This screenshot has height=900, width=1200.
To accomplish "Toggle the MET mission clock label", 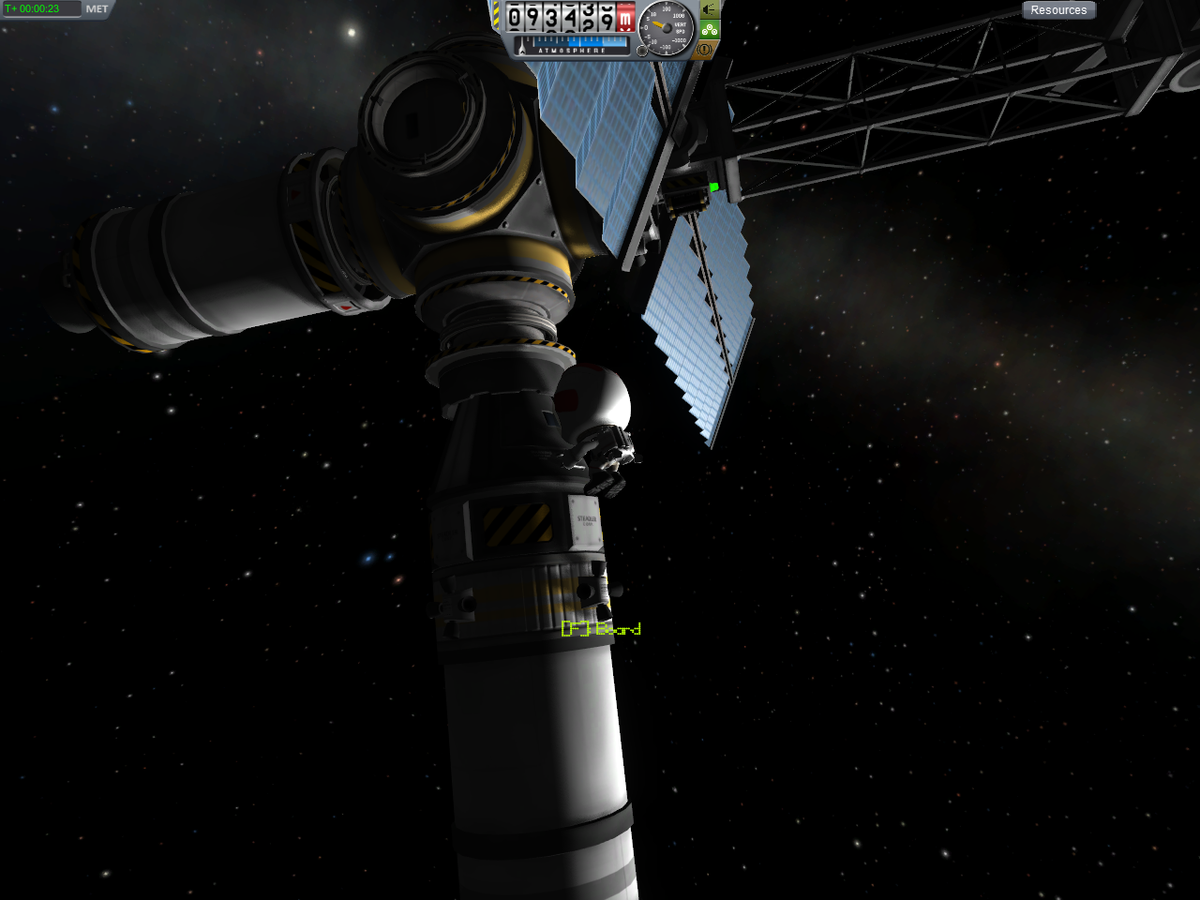I will tap(97, 9).
